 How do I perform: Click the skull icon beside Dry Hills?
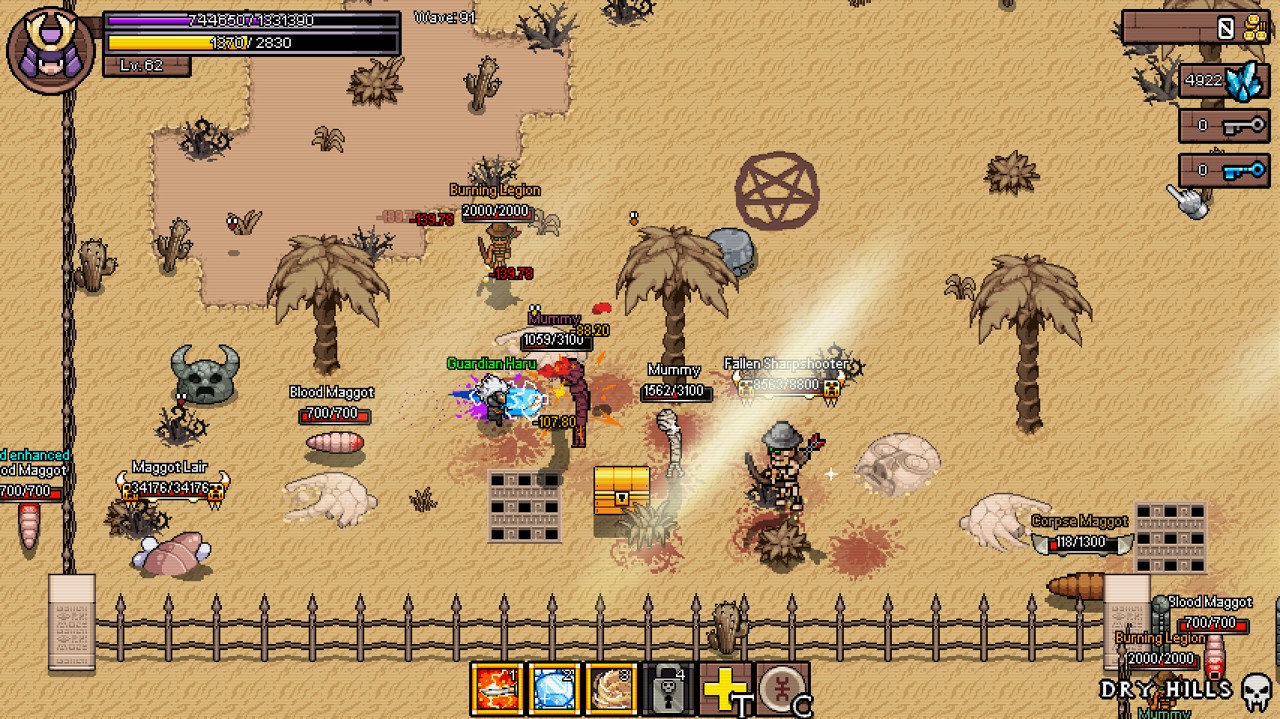coord(1256,690)
